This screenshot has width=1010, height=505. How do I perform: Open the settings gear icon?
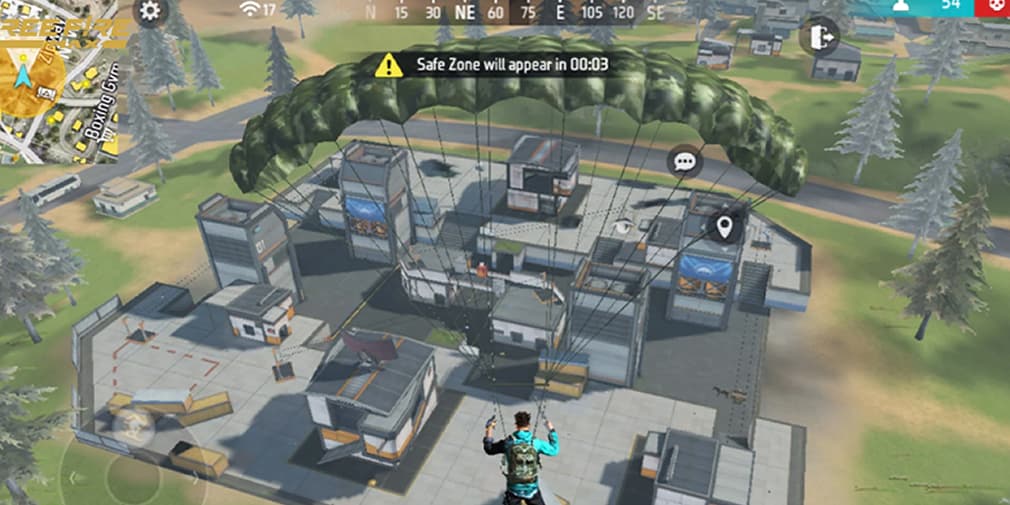[x=150, y=12]
